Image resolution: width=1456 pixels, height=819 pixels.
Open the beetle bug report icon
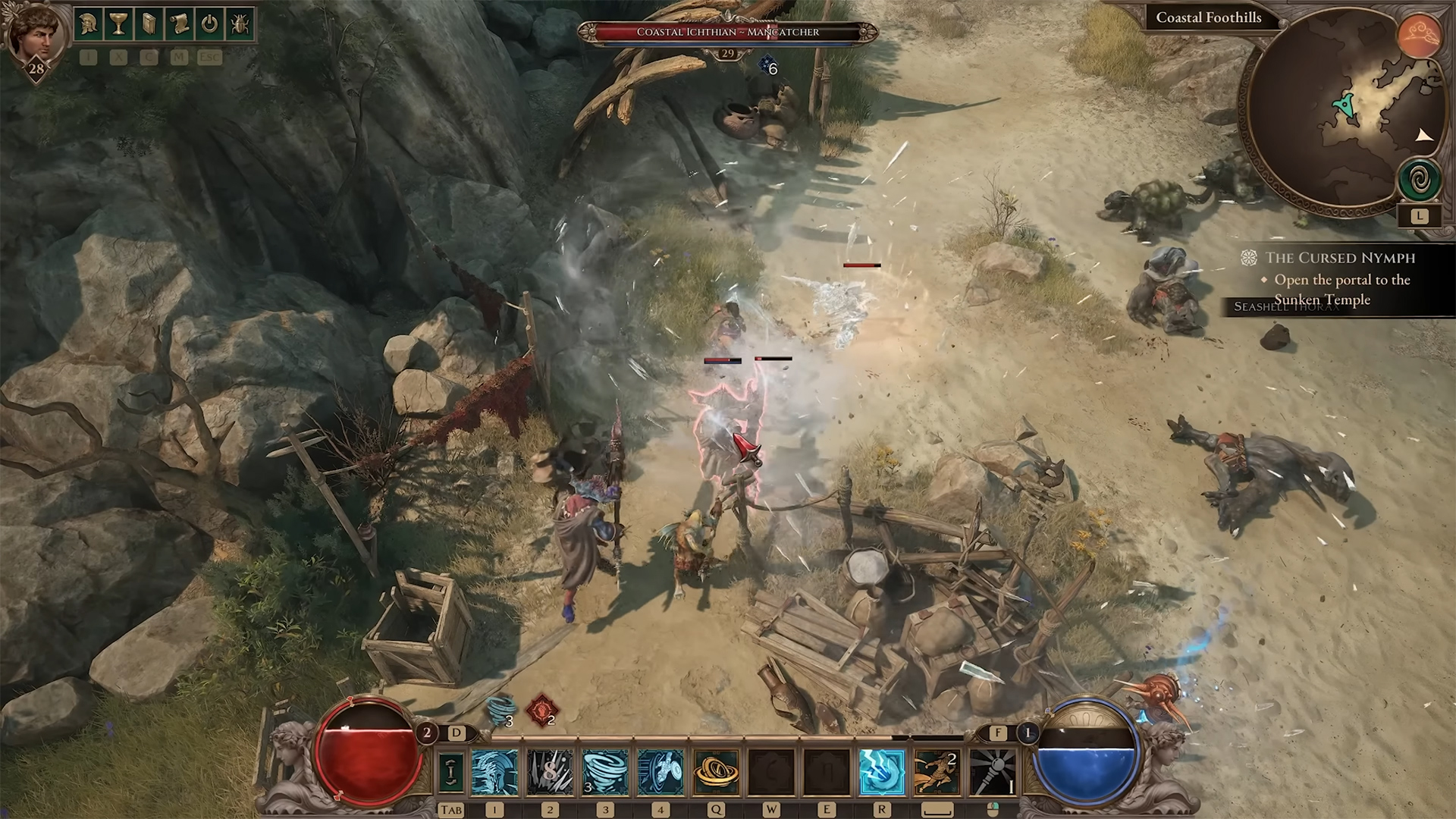click(x=240, y=24)
